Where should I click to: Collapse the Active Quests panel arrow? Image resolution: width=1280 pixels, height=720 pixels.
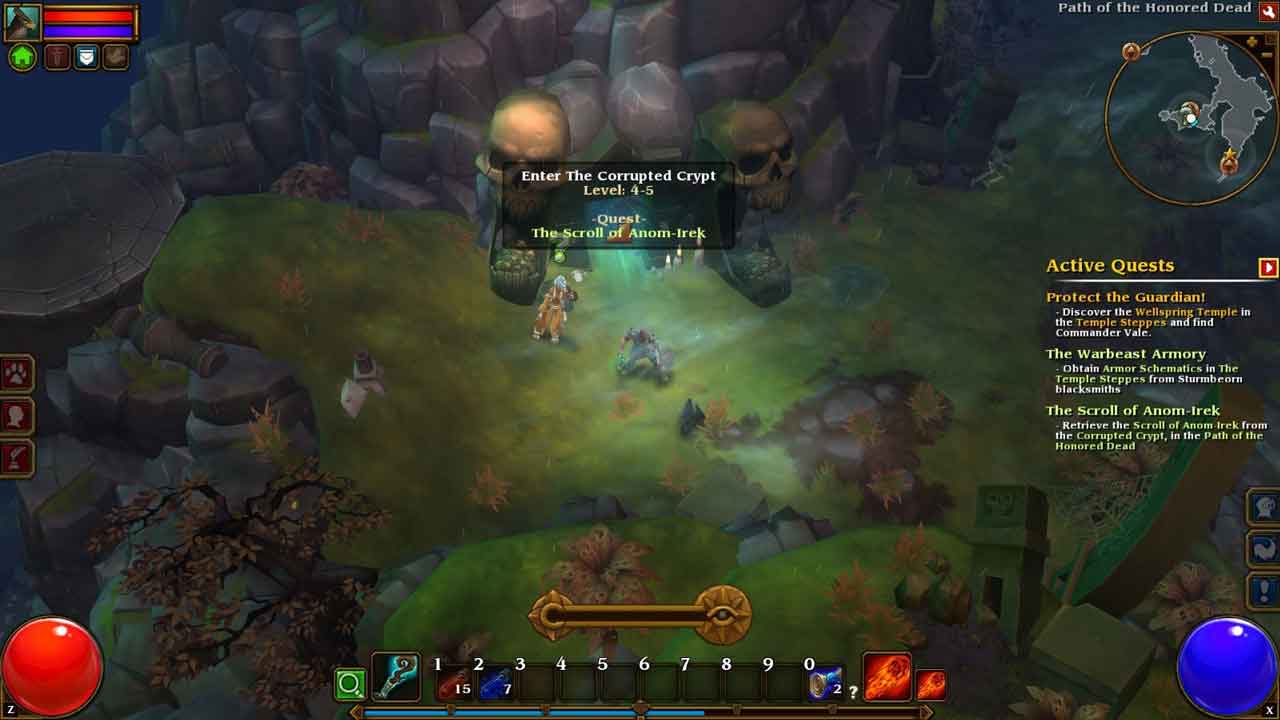(1268, 267)
